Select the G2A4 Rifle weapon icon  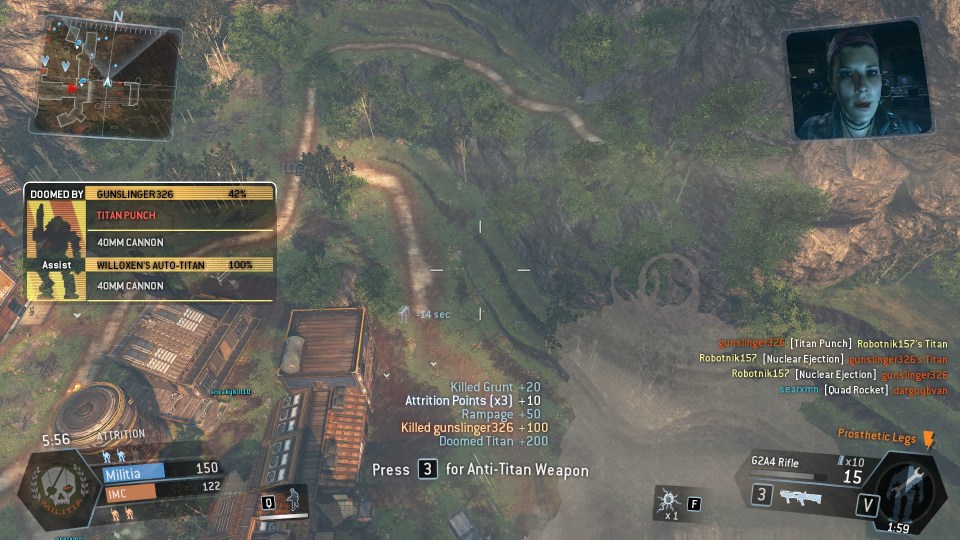click(x=801, y=496)
